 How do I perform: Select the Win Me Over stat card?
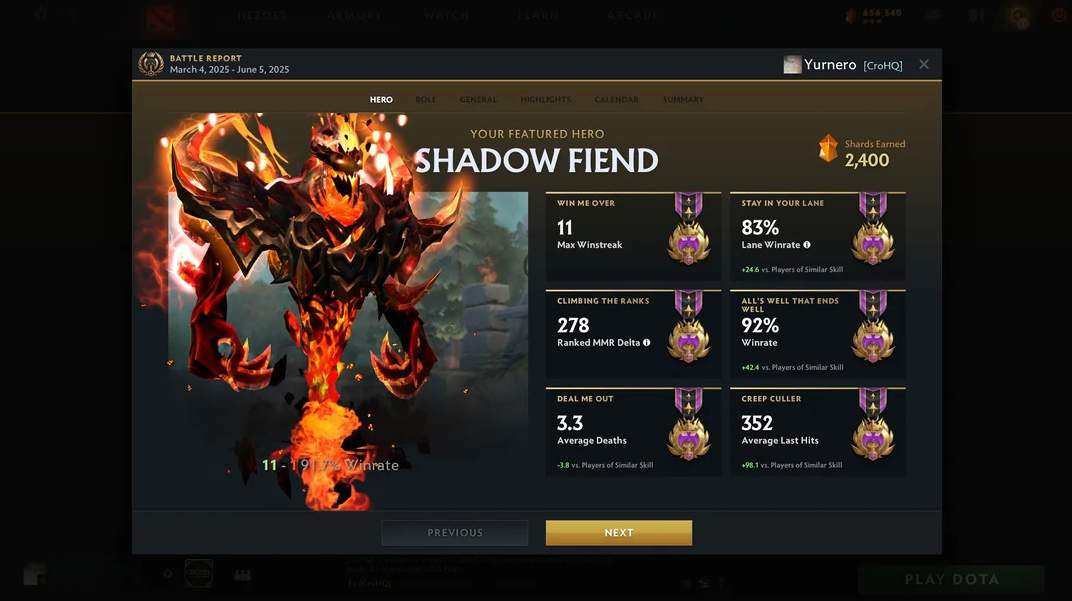[632, 237]
